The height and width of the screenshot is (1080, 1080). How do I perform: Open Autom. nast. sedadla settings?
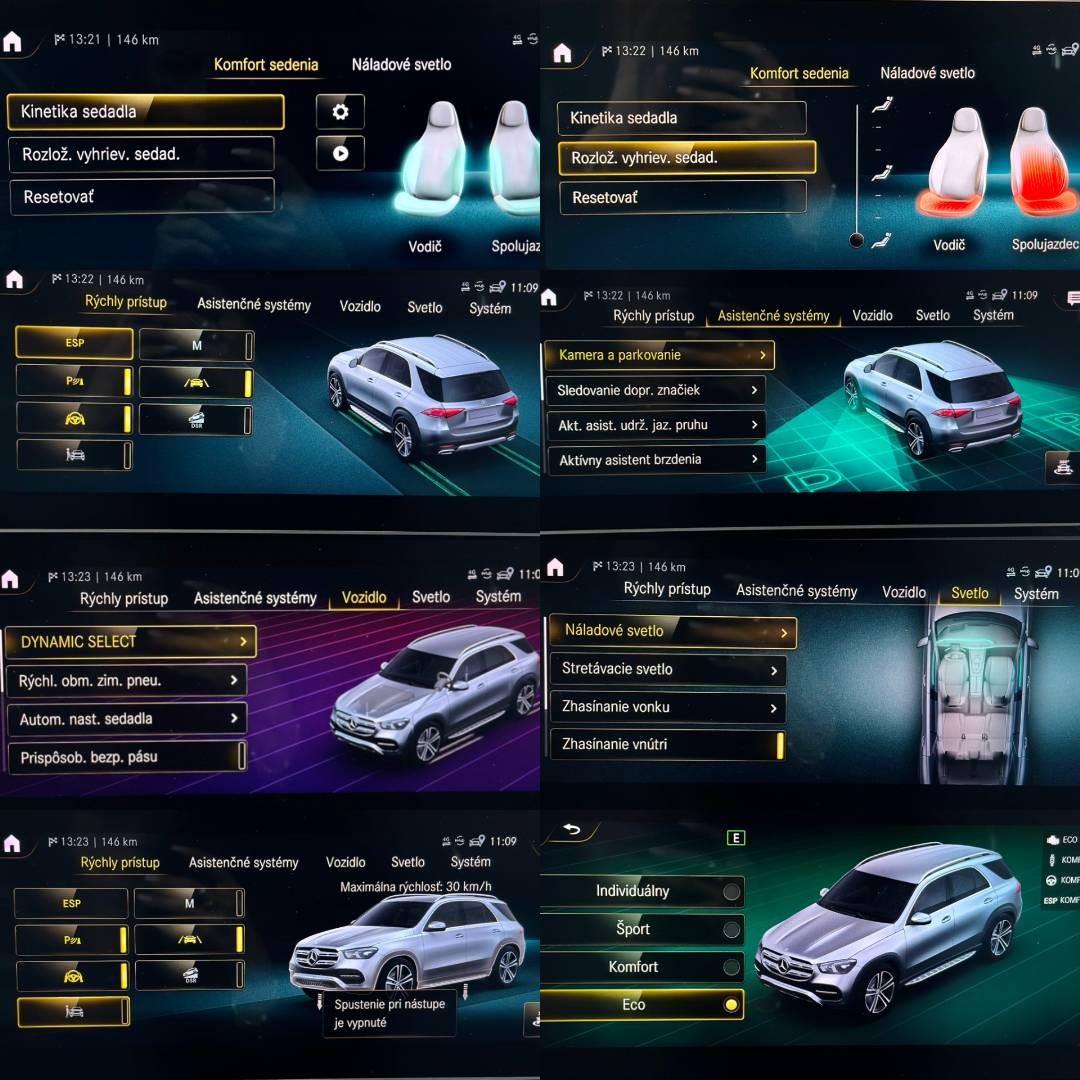click(126, 719)
